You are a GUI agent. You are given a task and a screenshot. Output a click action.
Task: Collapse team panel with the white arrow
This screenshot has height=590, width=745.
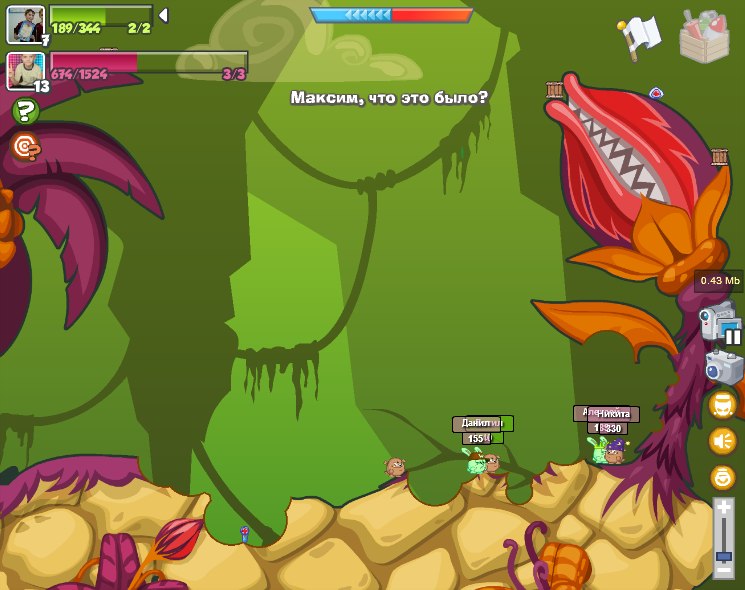point(163,15)
